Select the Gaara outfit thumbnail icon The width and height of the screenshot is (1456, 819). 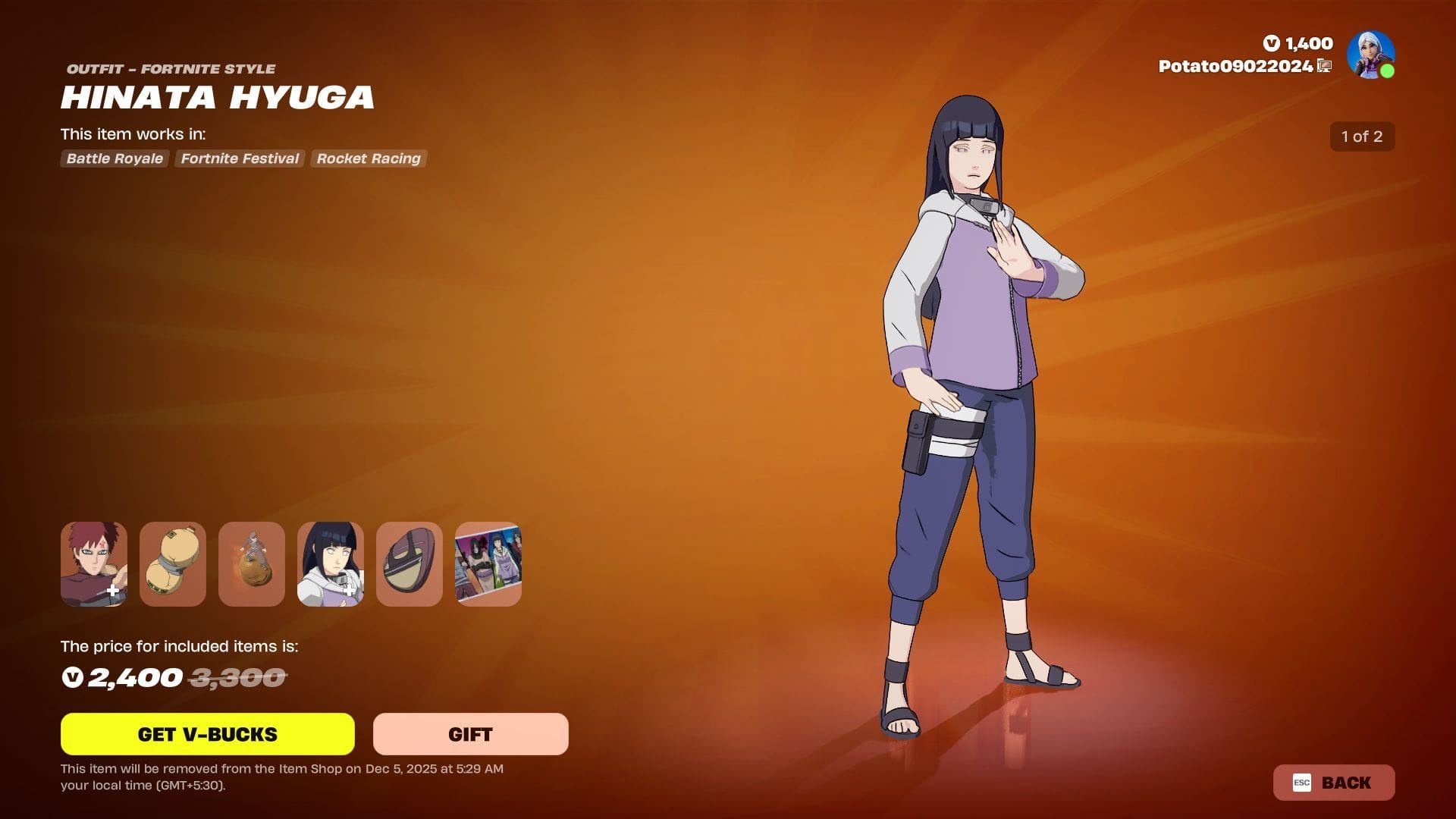pyautogui.click(x=93, y=564)
